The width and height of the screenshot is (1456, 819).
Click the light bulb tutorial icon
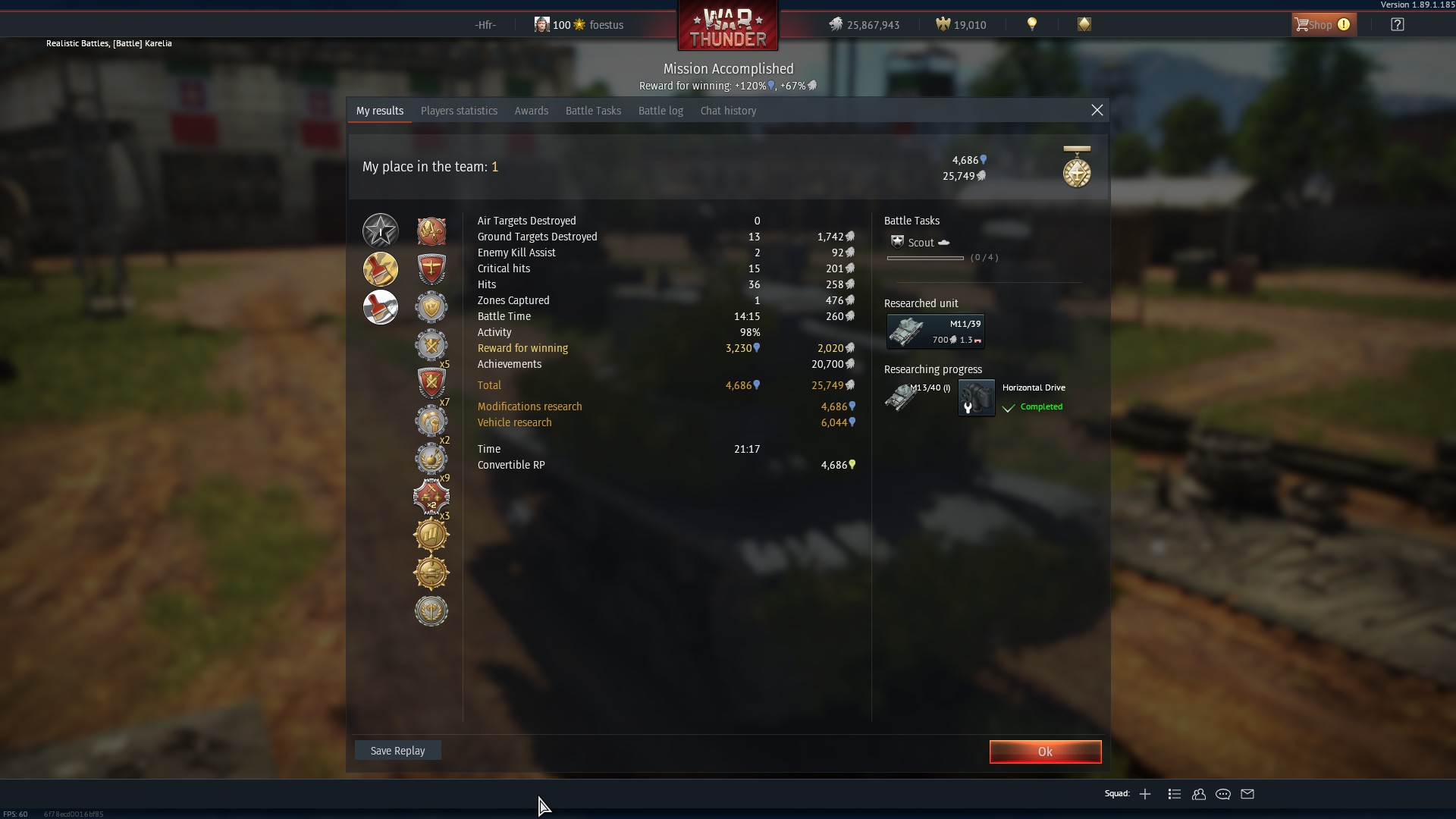pyautogui.click(x=1031, y=24)
